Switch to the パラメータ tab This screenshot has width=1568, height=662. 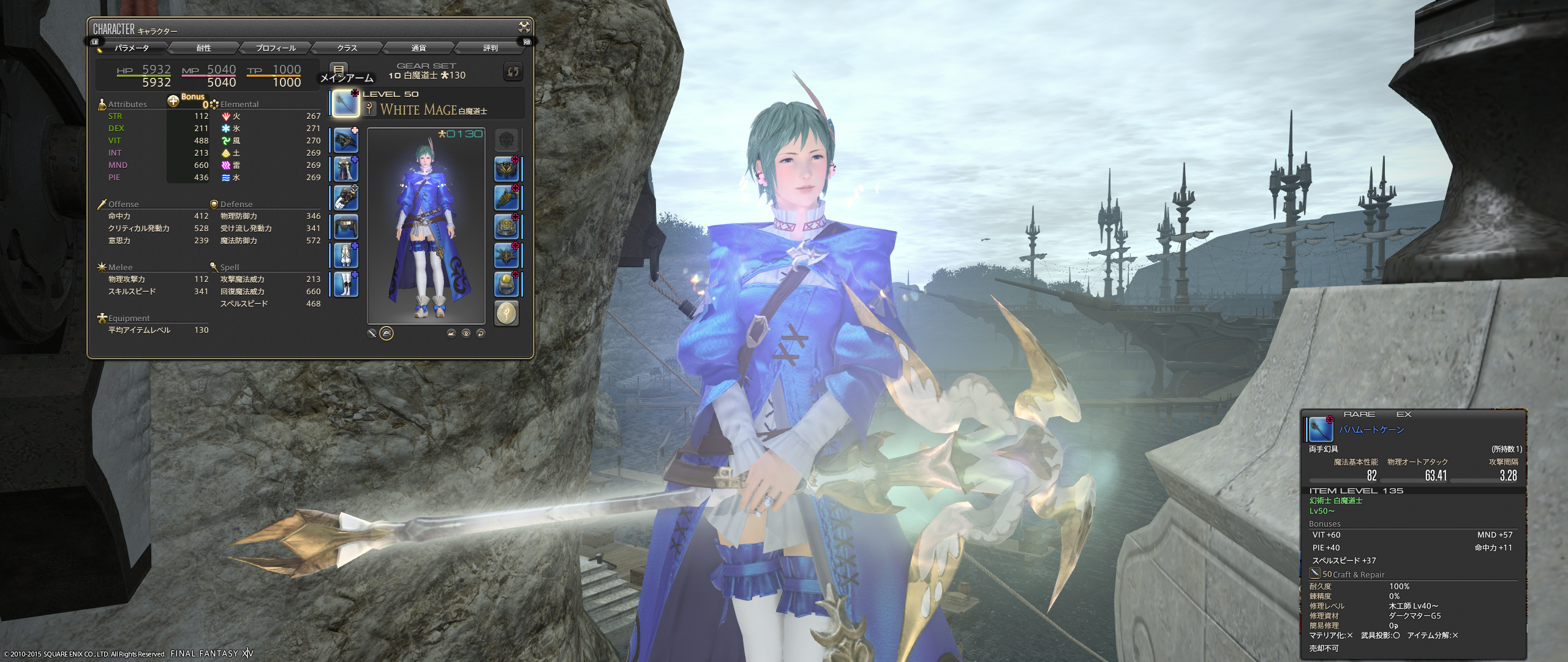click(131, 48)
